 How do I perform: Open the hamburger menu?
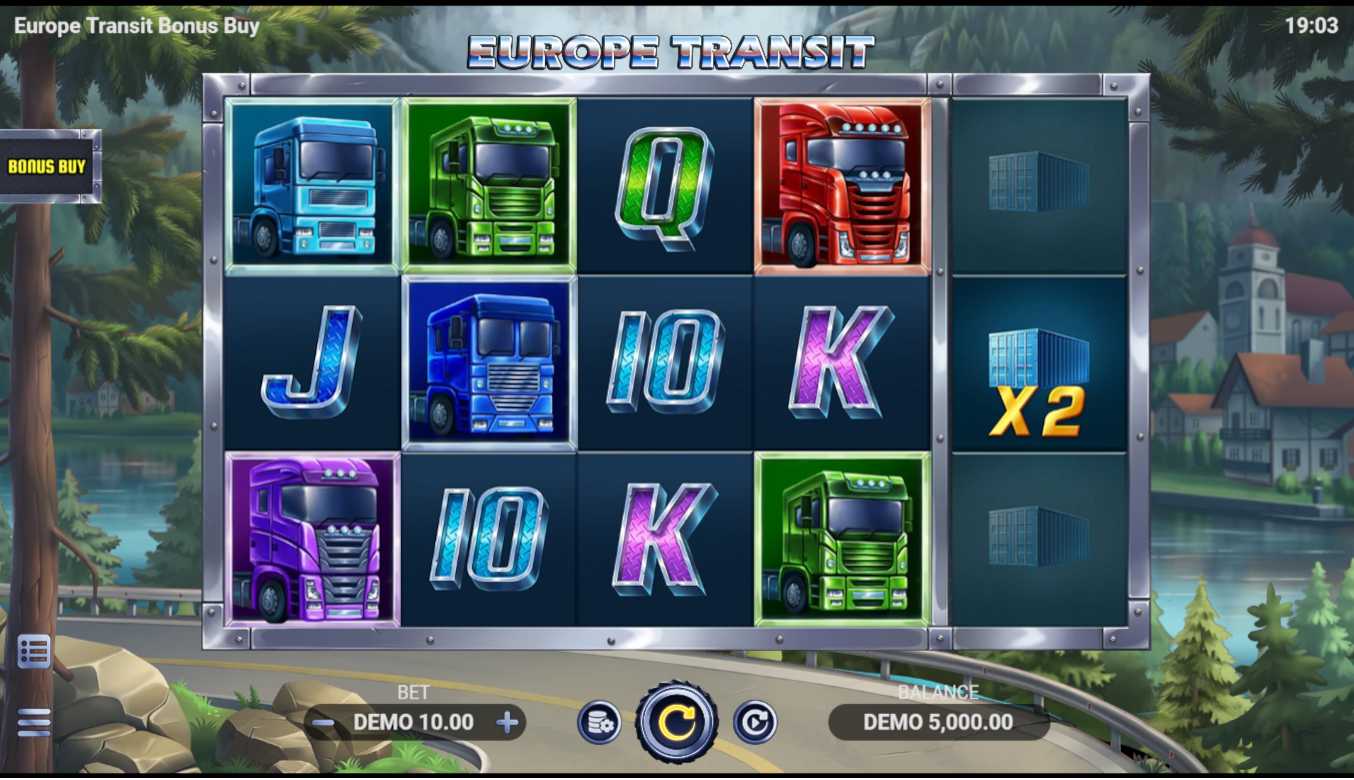pos(34,722)
